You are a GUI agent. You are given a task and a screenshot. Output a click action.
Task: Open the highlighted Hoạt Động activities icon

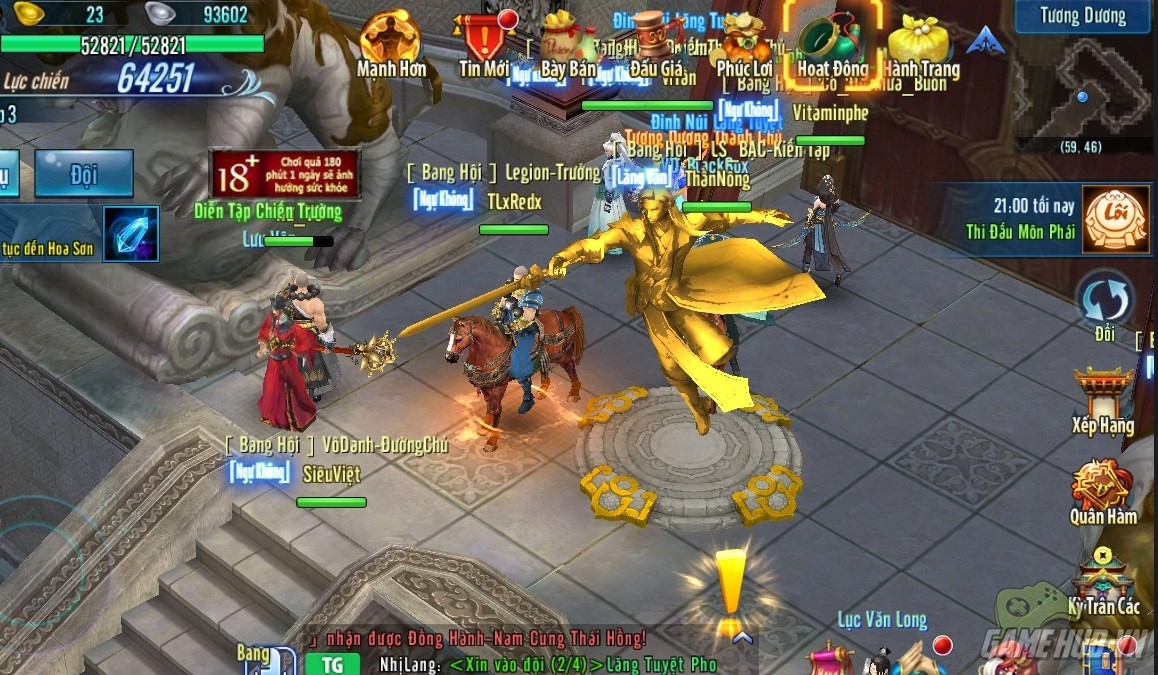coord(832,41)
